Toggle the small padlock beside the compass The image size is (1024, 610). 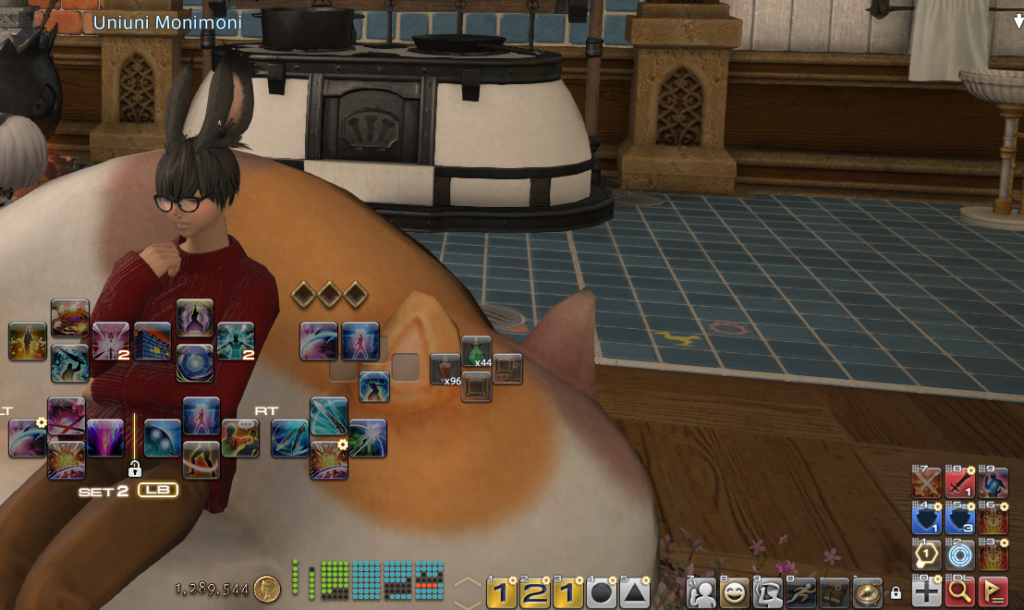tap(895, 593)
